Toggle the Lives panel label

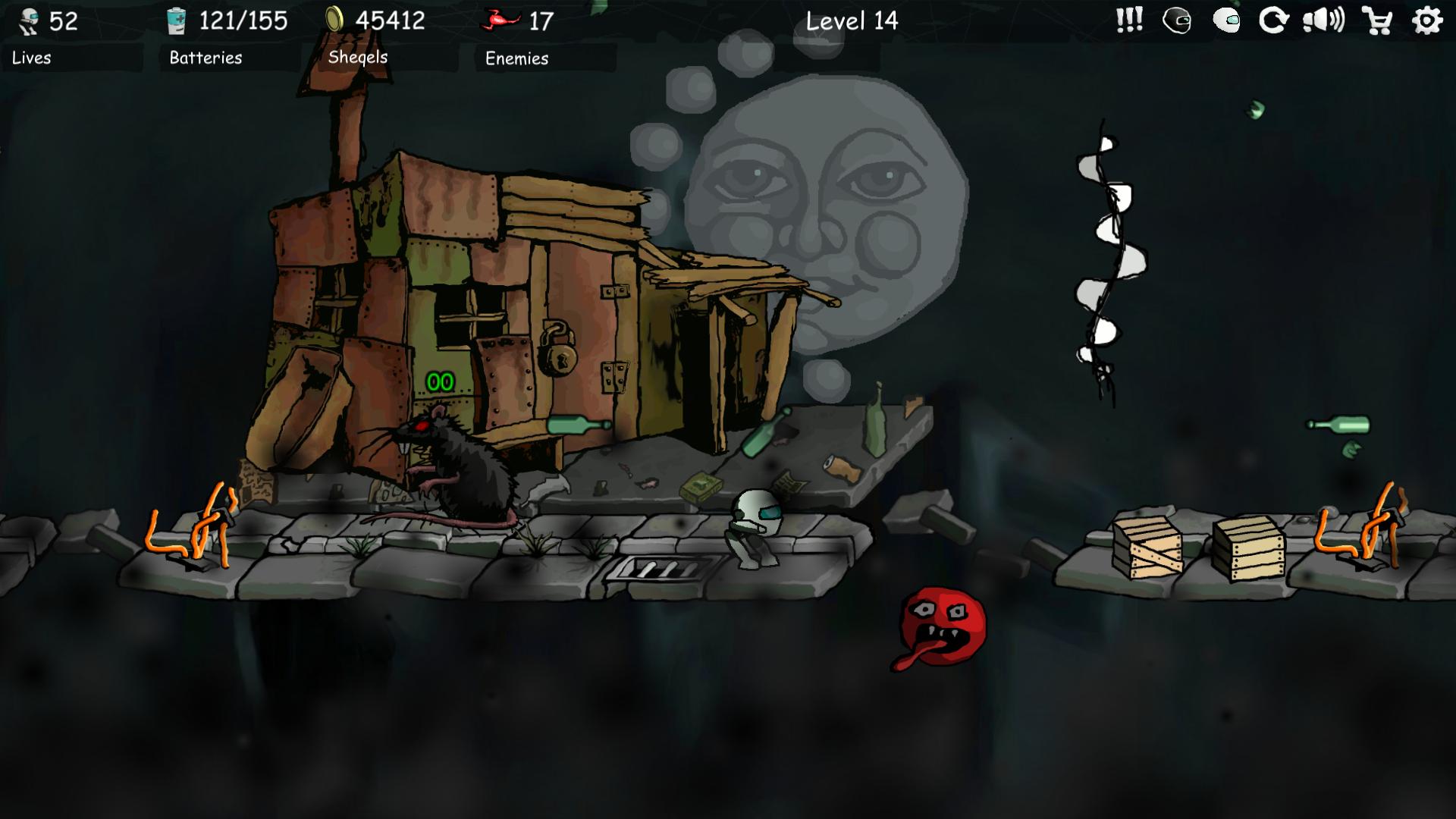click(x=30, y=58)
